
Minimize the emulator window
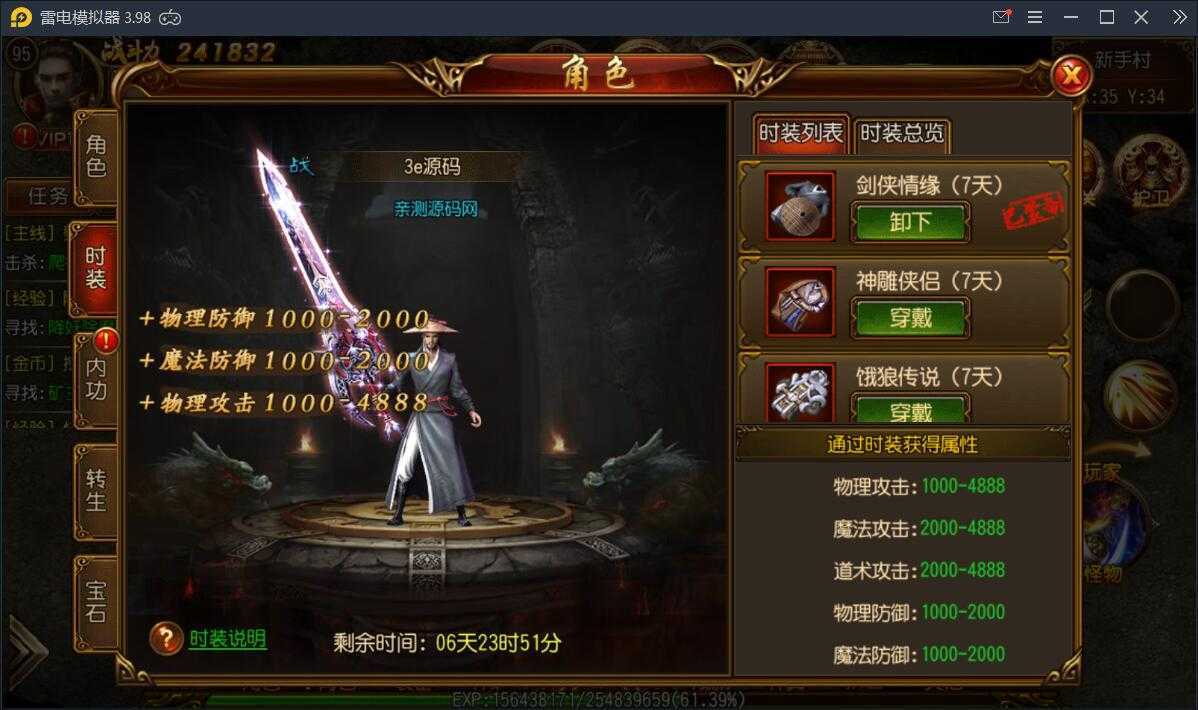[x=1071, y=17]
